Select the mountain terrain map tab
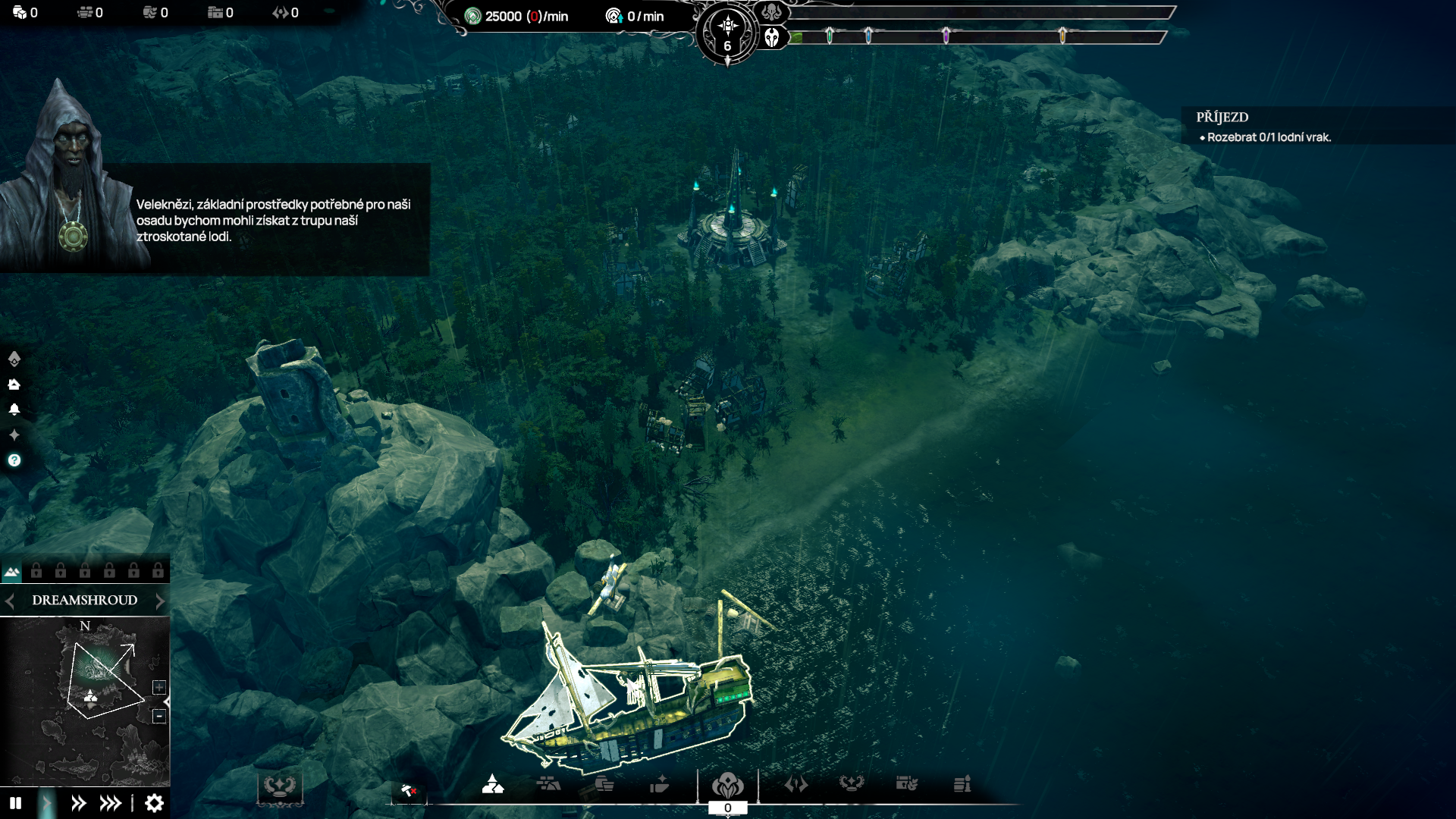The image size is (1456, 819). click(x=11, y=572)
